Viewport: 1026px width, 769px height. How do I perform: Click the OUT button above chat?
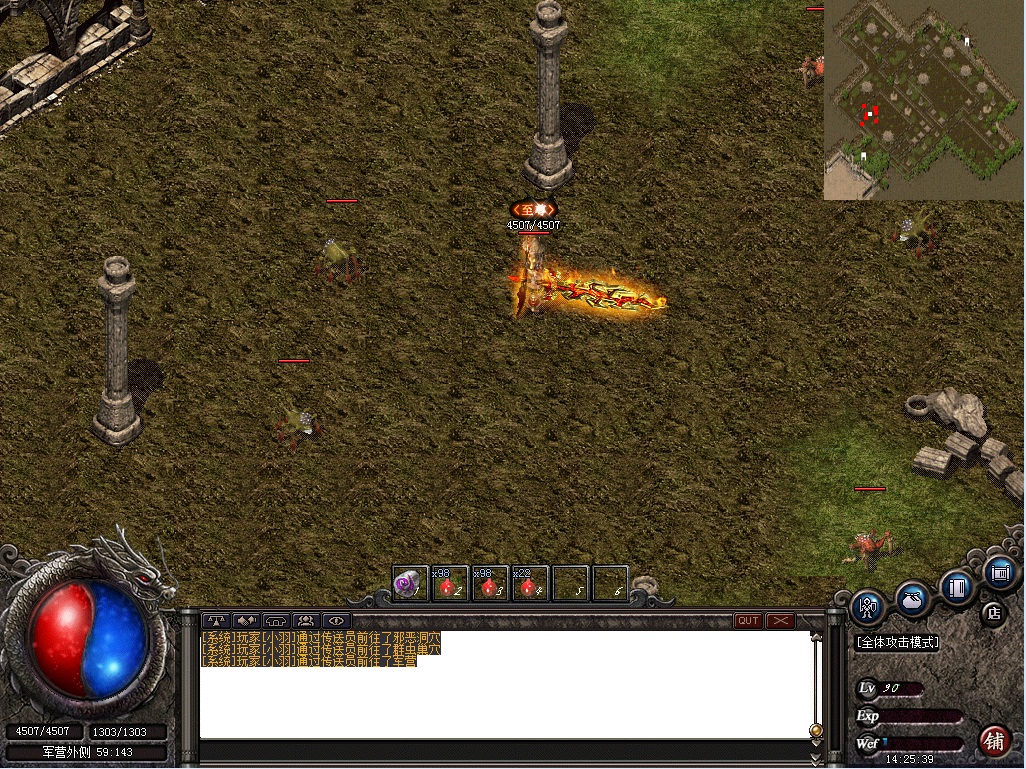(x=748, y=621)
